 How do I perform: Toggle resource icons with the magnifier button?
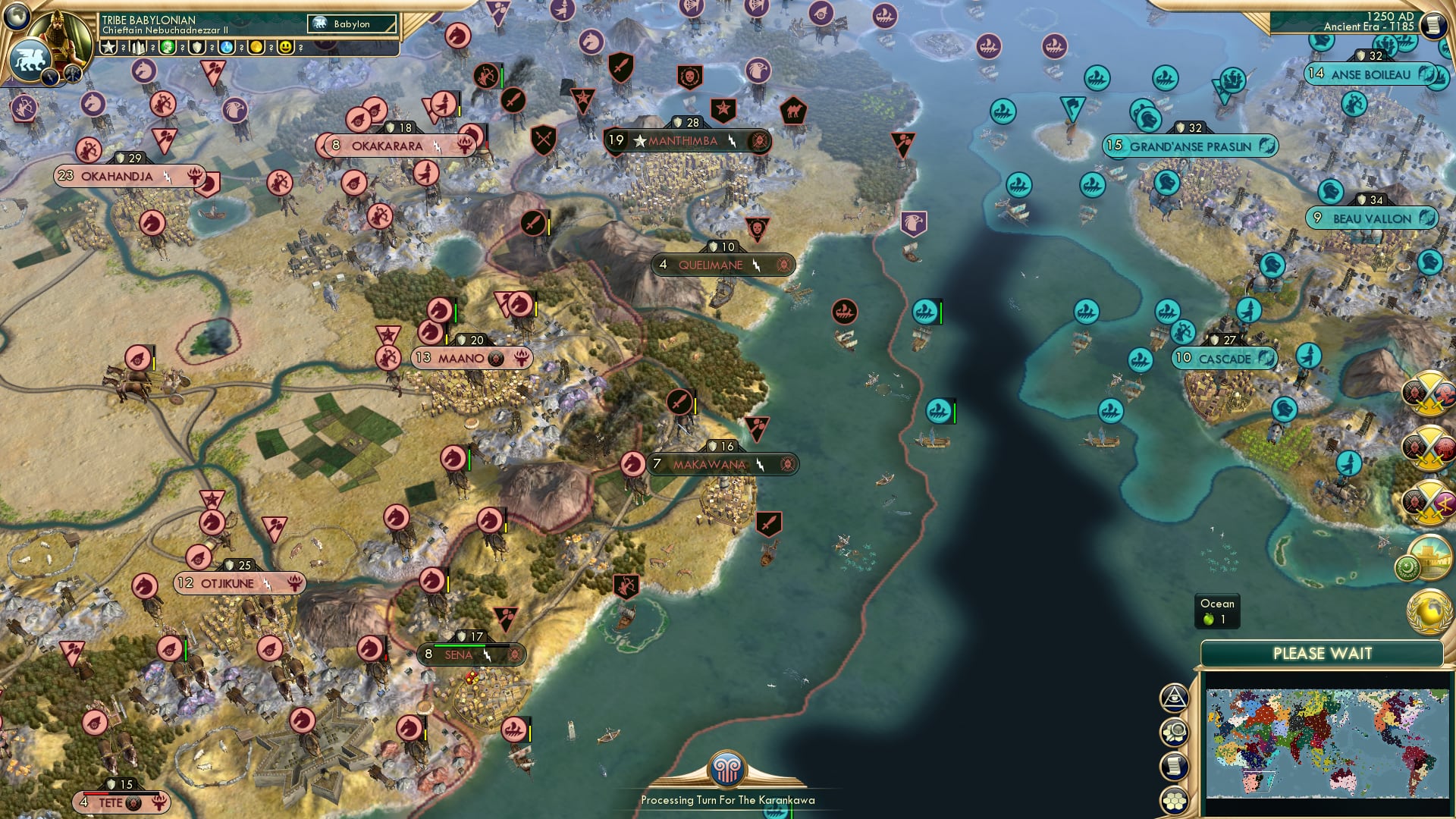click(1175, 731)
